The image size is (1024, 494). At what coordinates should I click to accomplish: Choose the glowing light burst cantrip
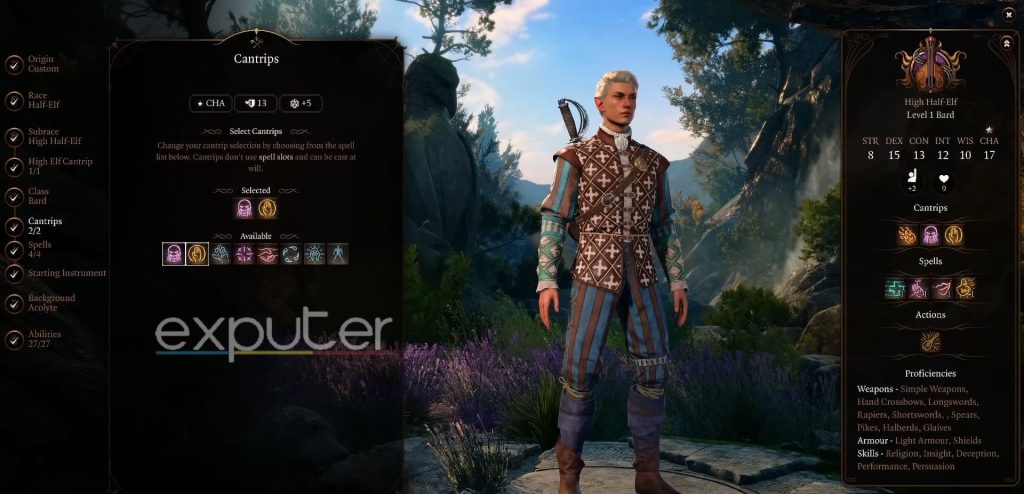[314, 254]
